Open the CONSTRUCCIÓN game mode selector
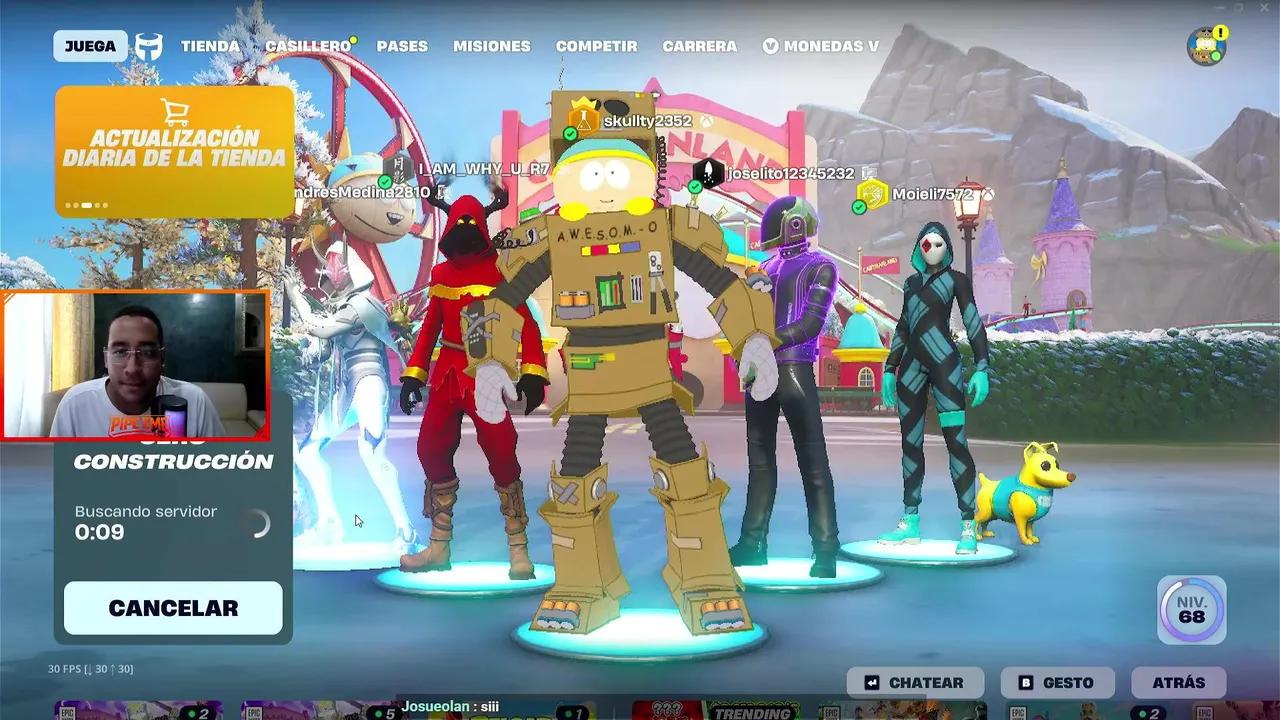 172,462
